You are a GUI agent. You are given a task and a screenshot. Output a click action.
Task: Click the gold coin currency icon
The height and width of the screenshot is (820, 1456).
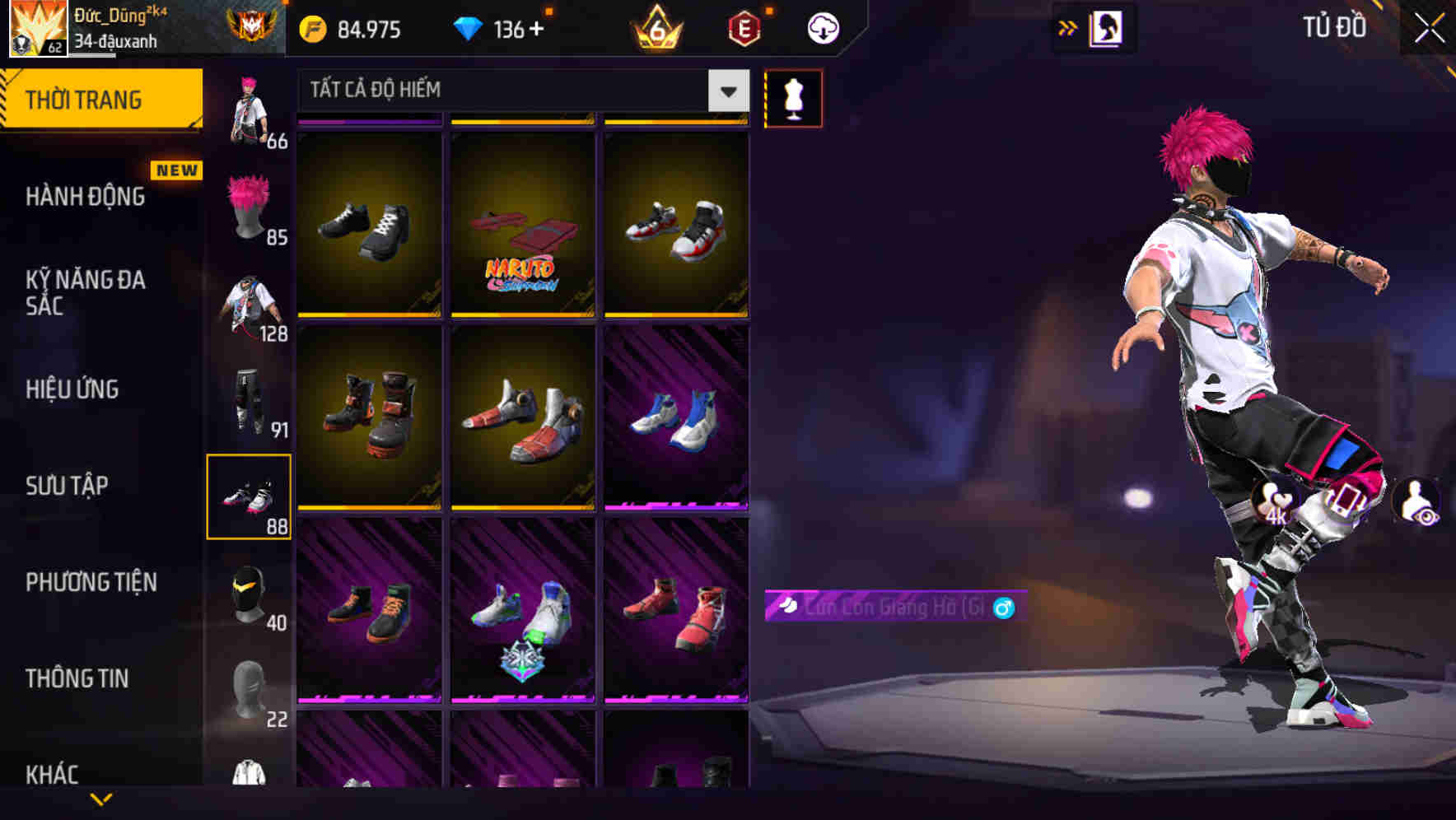[311, 28]
